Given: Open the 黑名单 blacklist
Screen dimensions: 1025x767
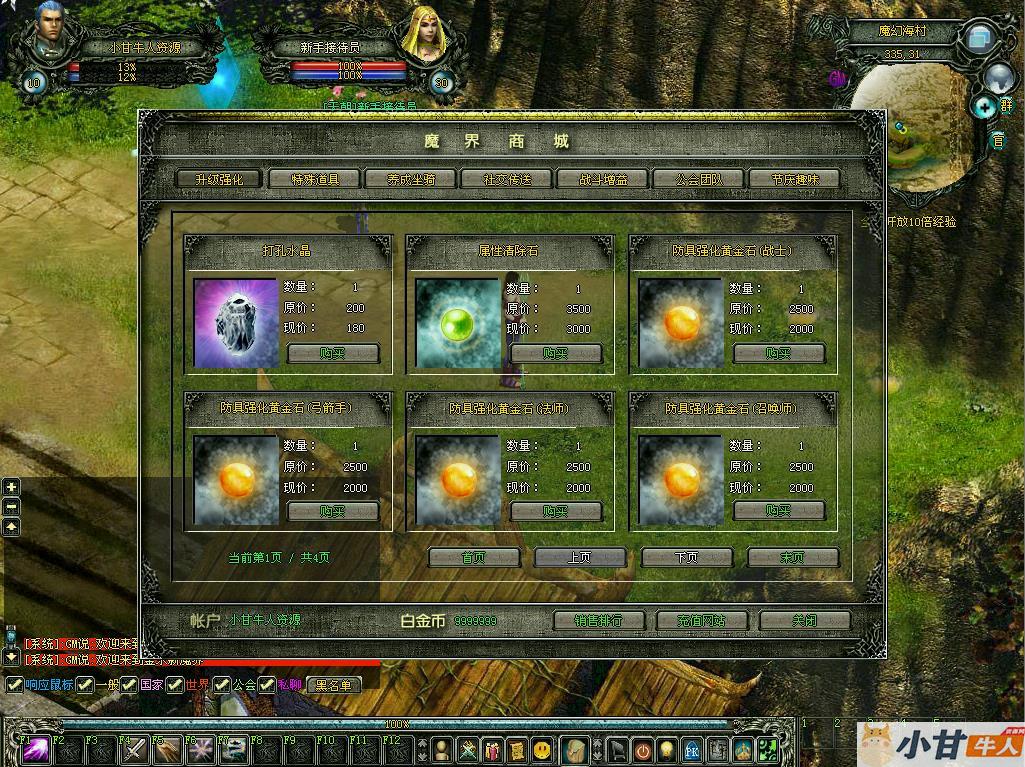Looking at the screenshot, I should pos(334,685).
